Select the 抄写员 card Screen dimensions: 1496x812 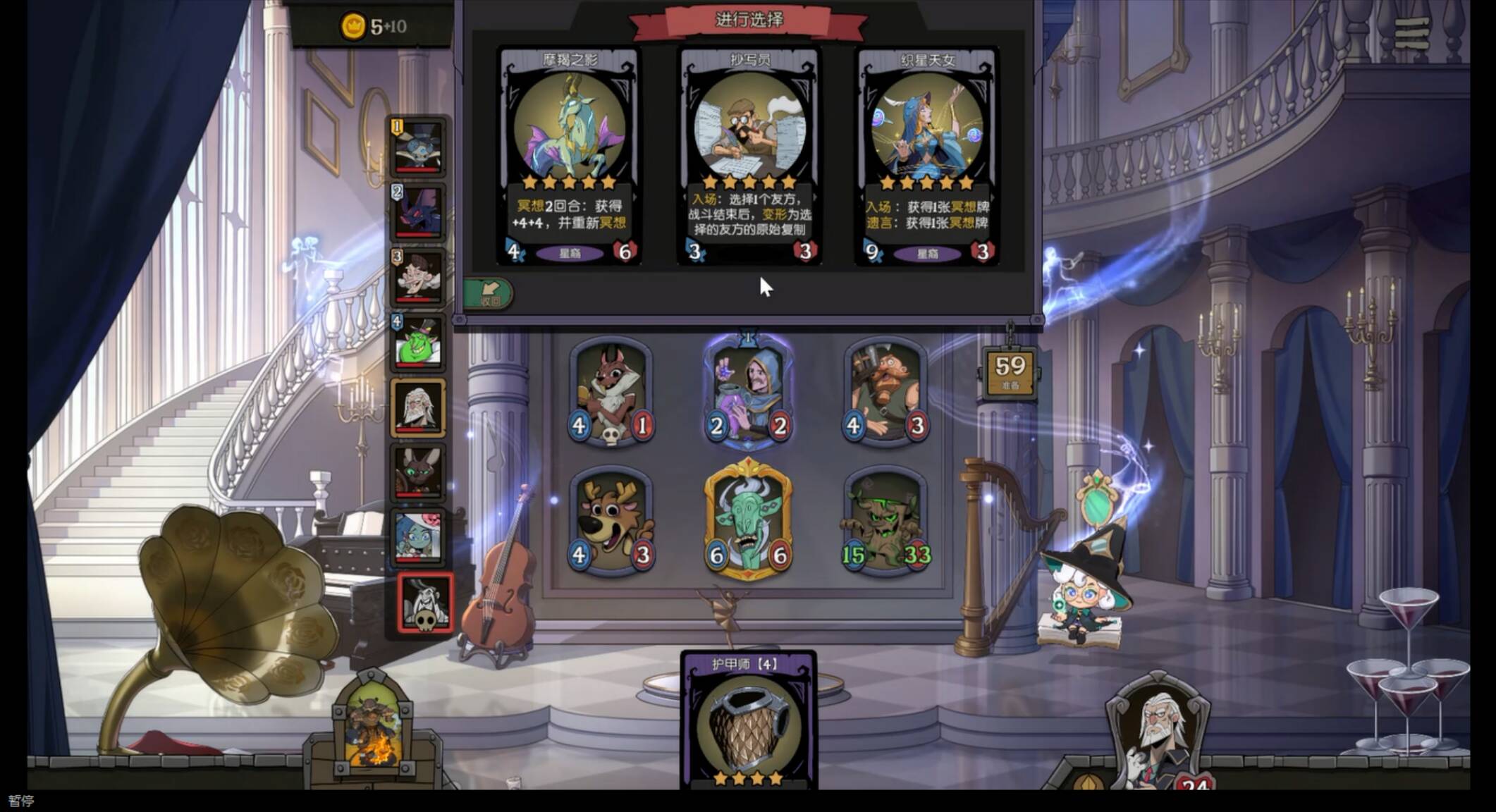749,155
